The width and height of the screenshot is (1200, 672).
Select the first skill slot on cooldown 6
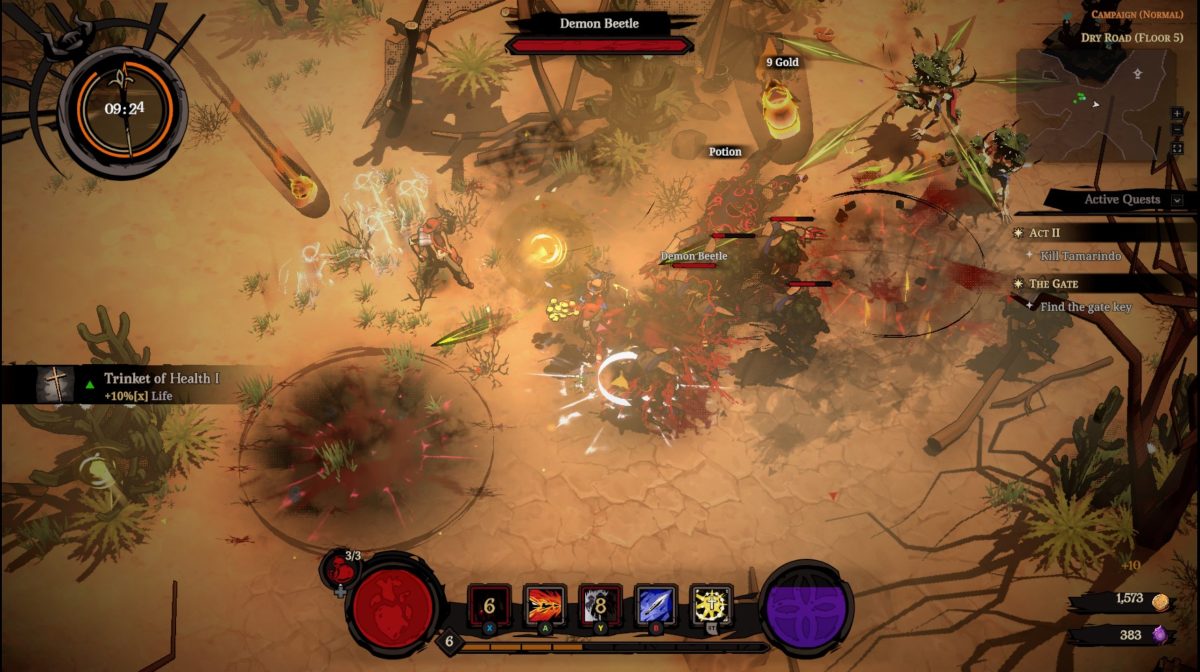(489, 606)
